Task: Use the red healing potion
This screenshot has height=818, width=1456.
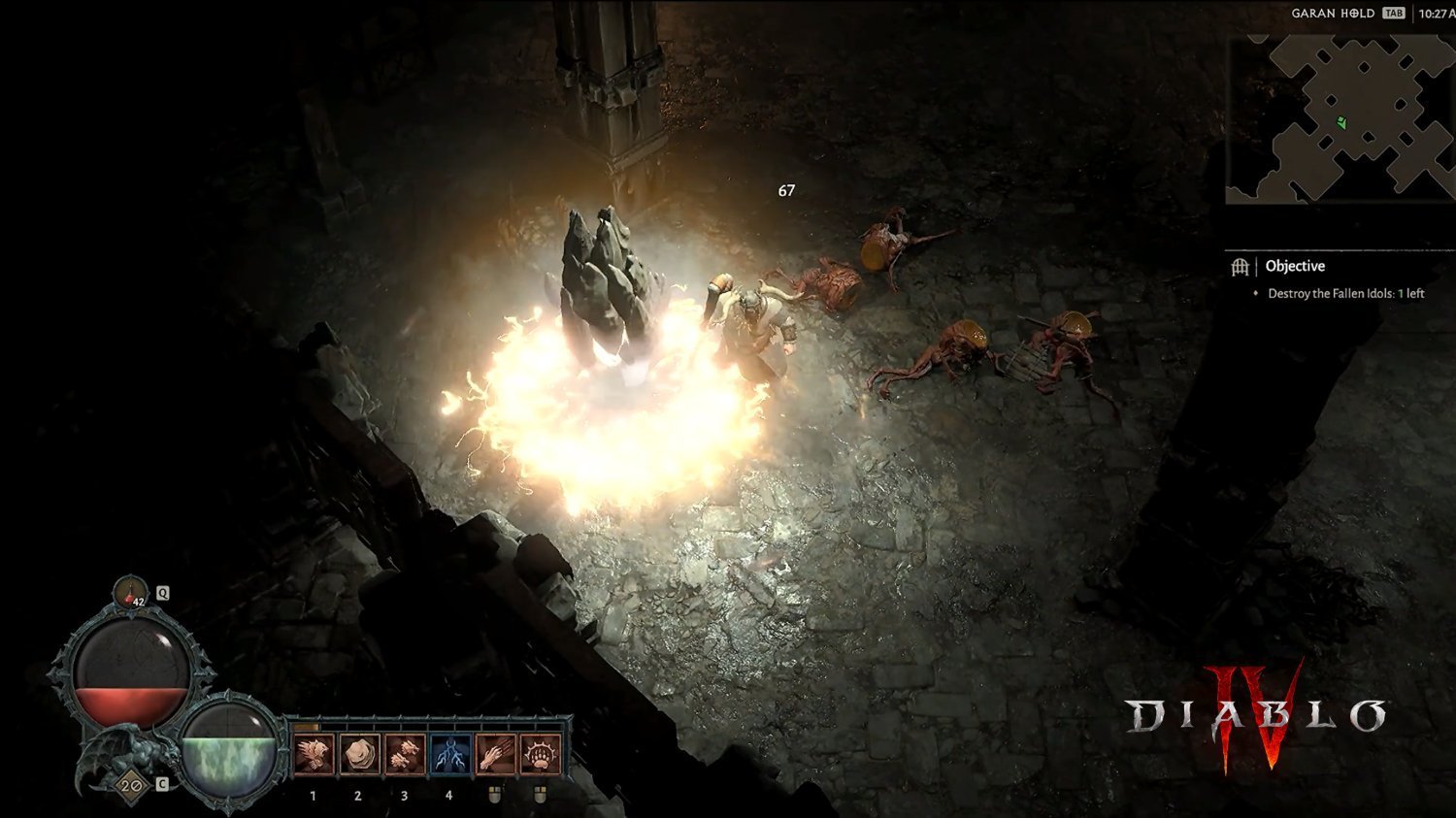Action: (x=130, y=592)
